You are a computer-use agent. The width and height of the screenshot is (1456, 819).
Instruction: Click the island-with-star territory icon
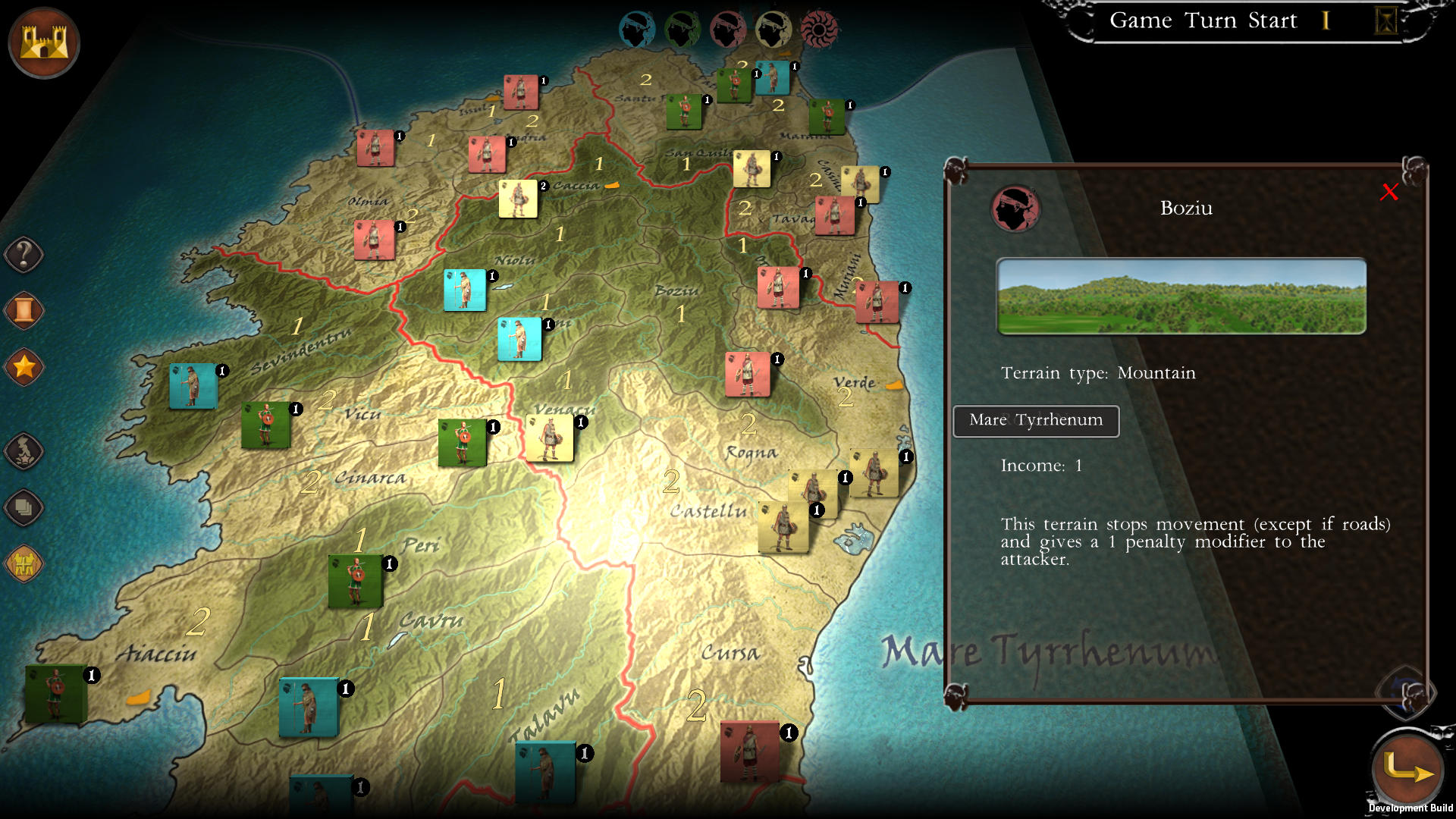(25, 449)
